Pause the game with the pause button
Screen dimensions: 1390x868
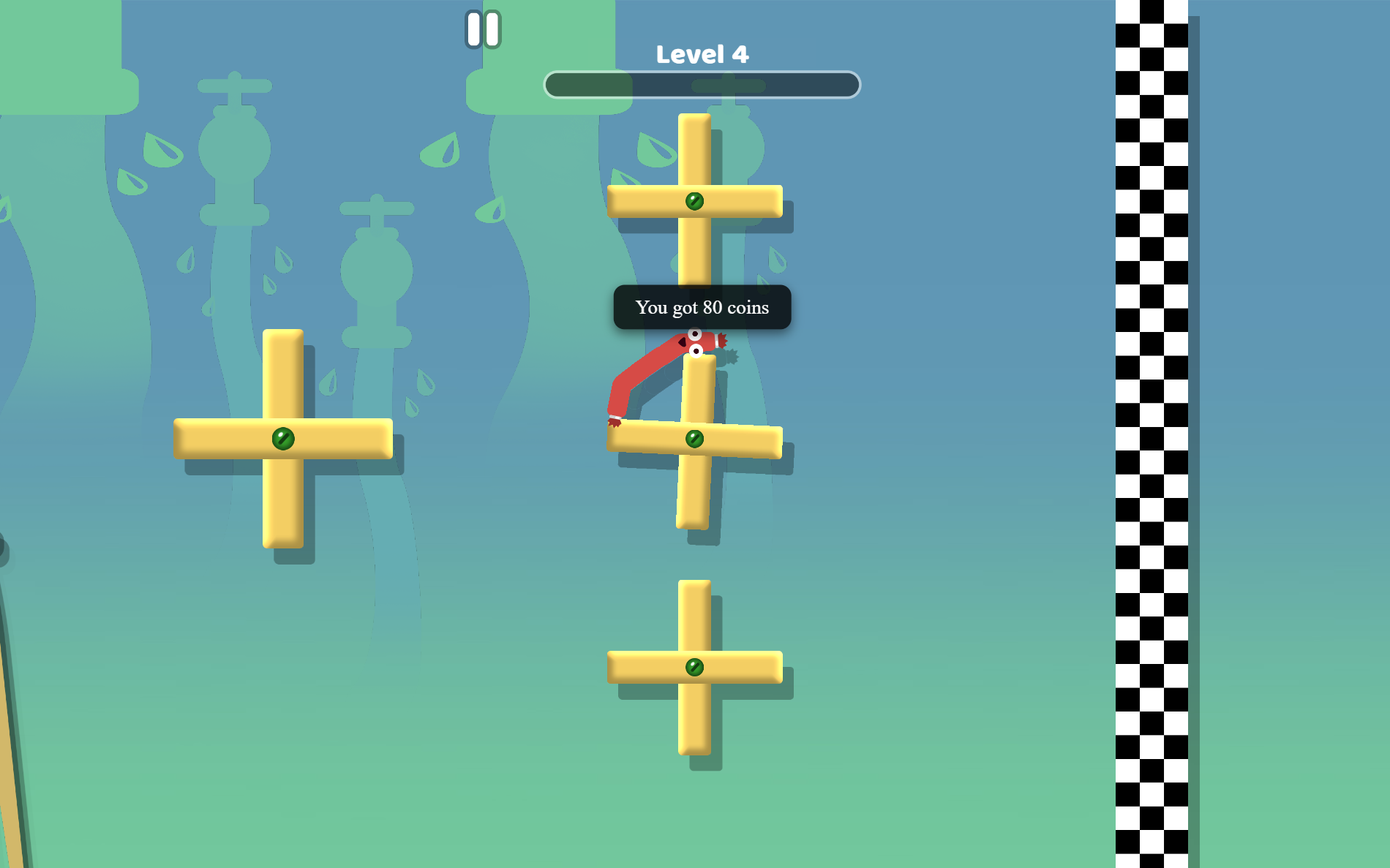pyautogui.click(x=483, y=30)
